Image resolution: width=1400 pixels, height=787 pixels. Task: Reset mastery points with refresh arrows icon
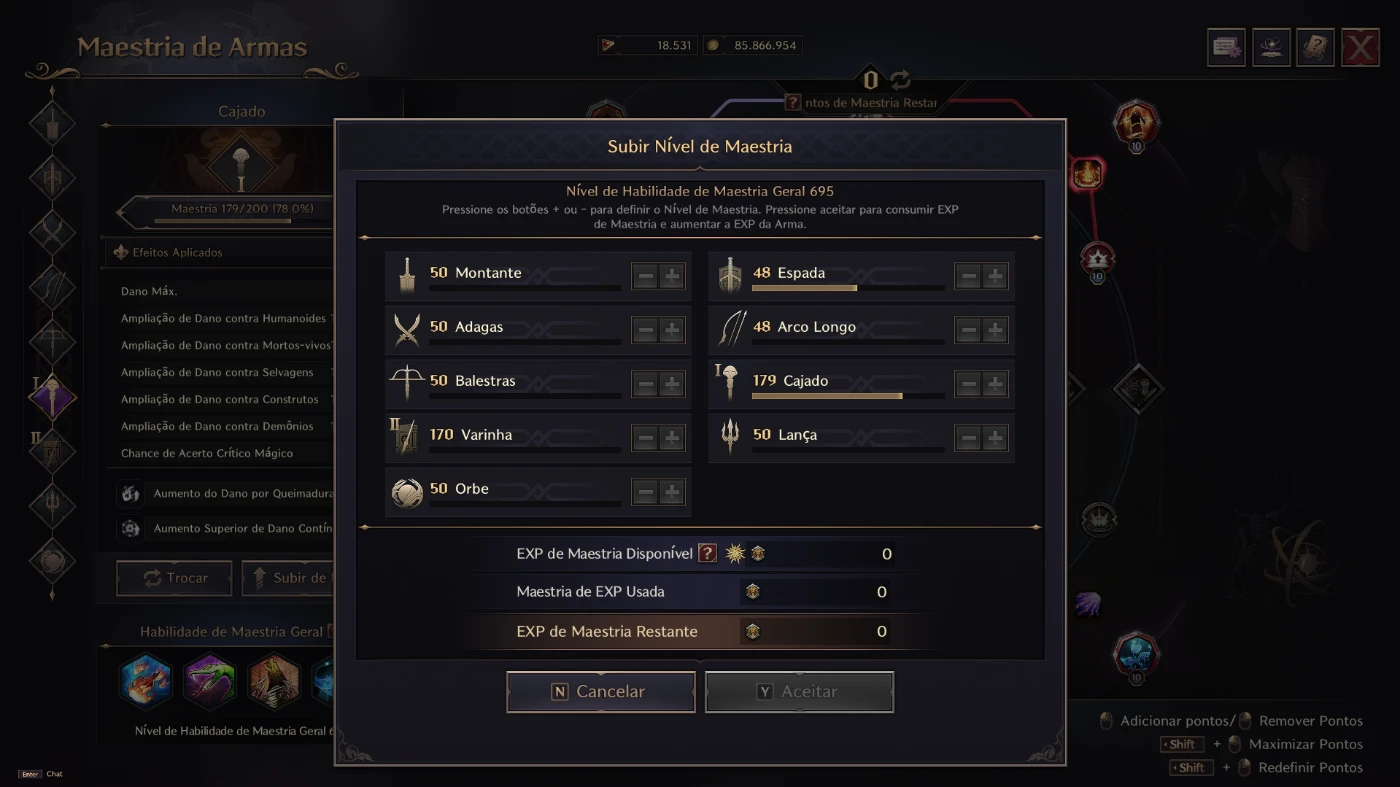pyautogui.click(x=900, y=80)
